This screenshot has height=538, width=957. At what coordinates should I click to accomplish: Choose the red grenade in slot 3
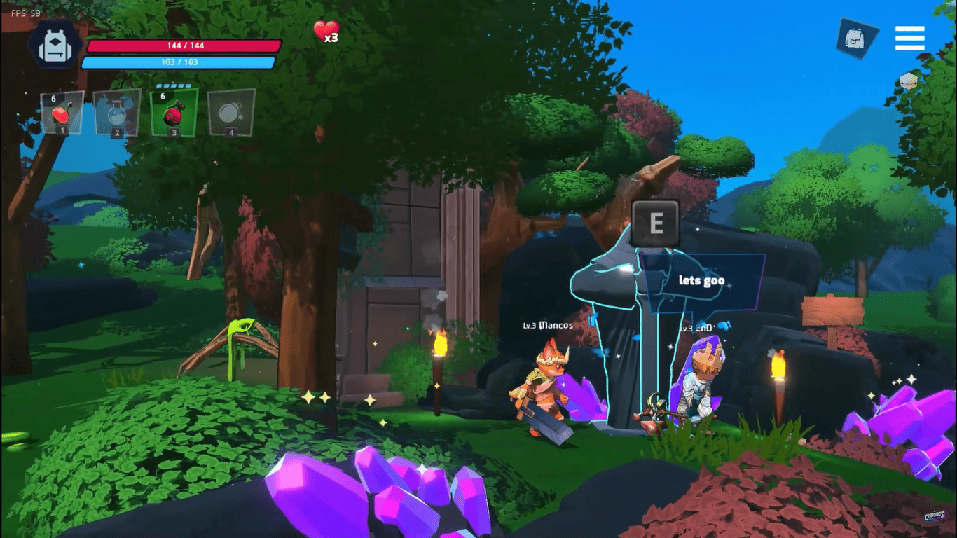(174, 113)
